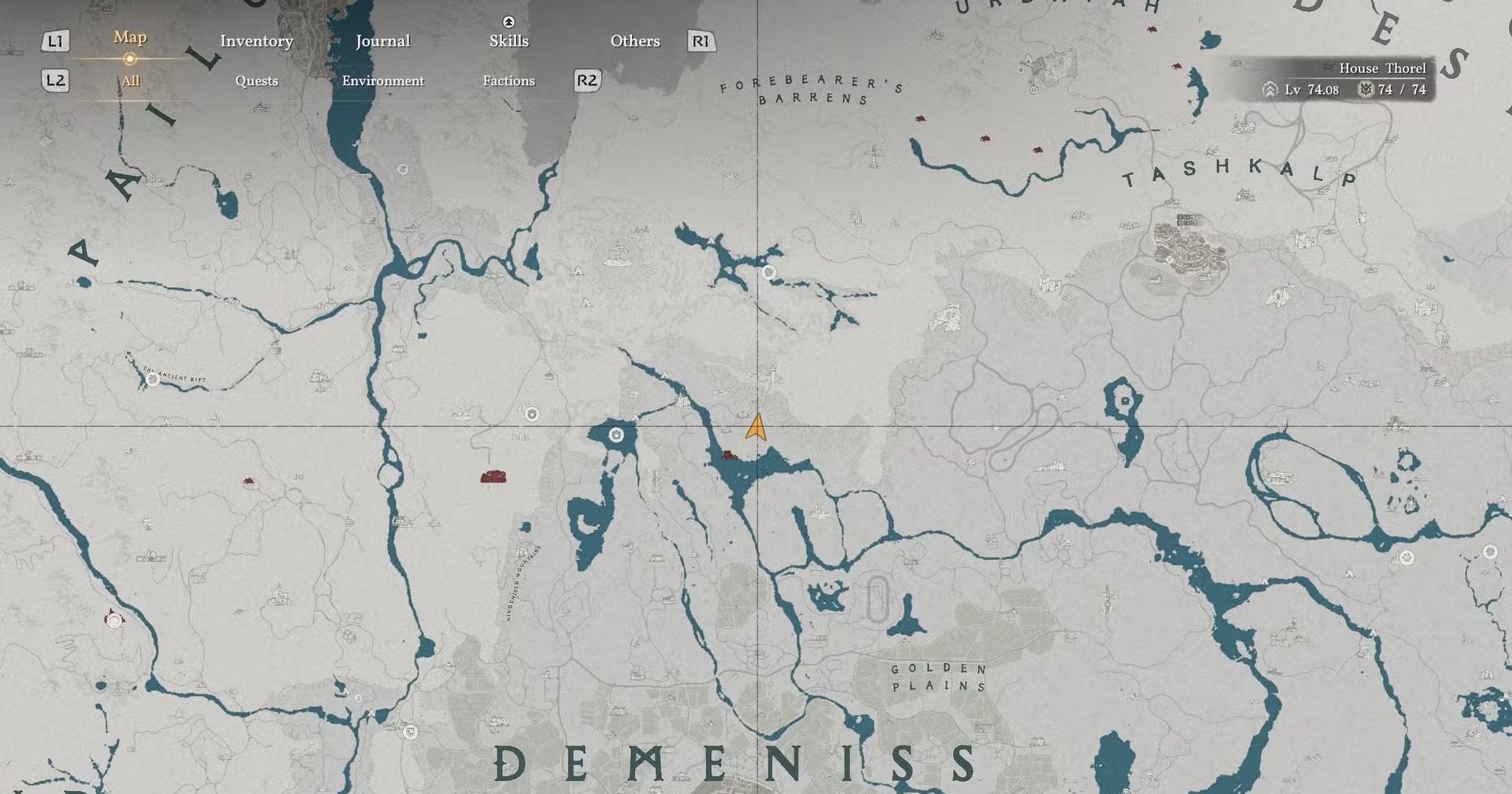1512x794 pixels.
Task: Select the Environment menu item
Action: click(383, 81)
